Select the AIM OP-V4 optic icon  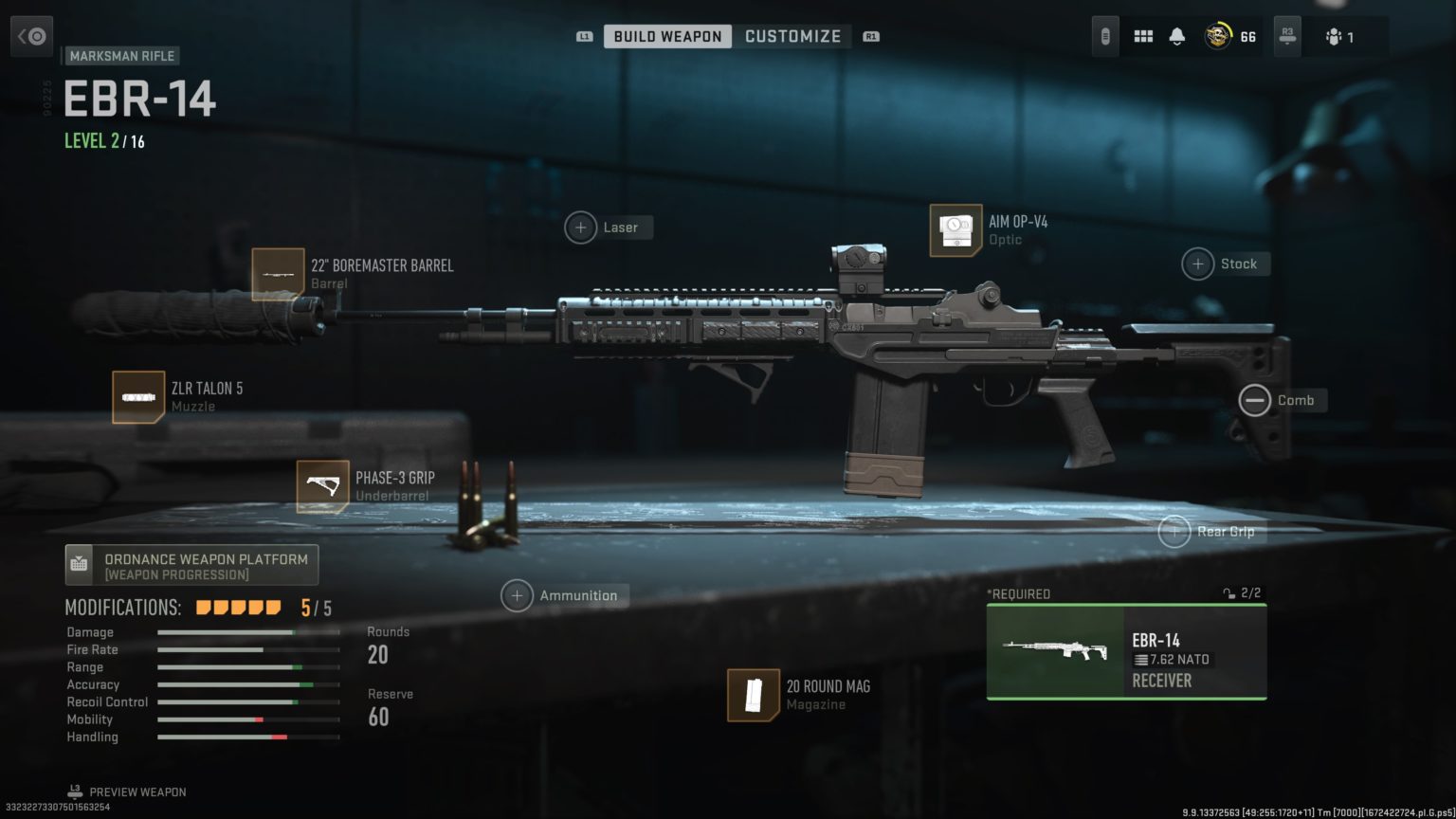pos(955,229)
